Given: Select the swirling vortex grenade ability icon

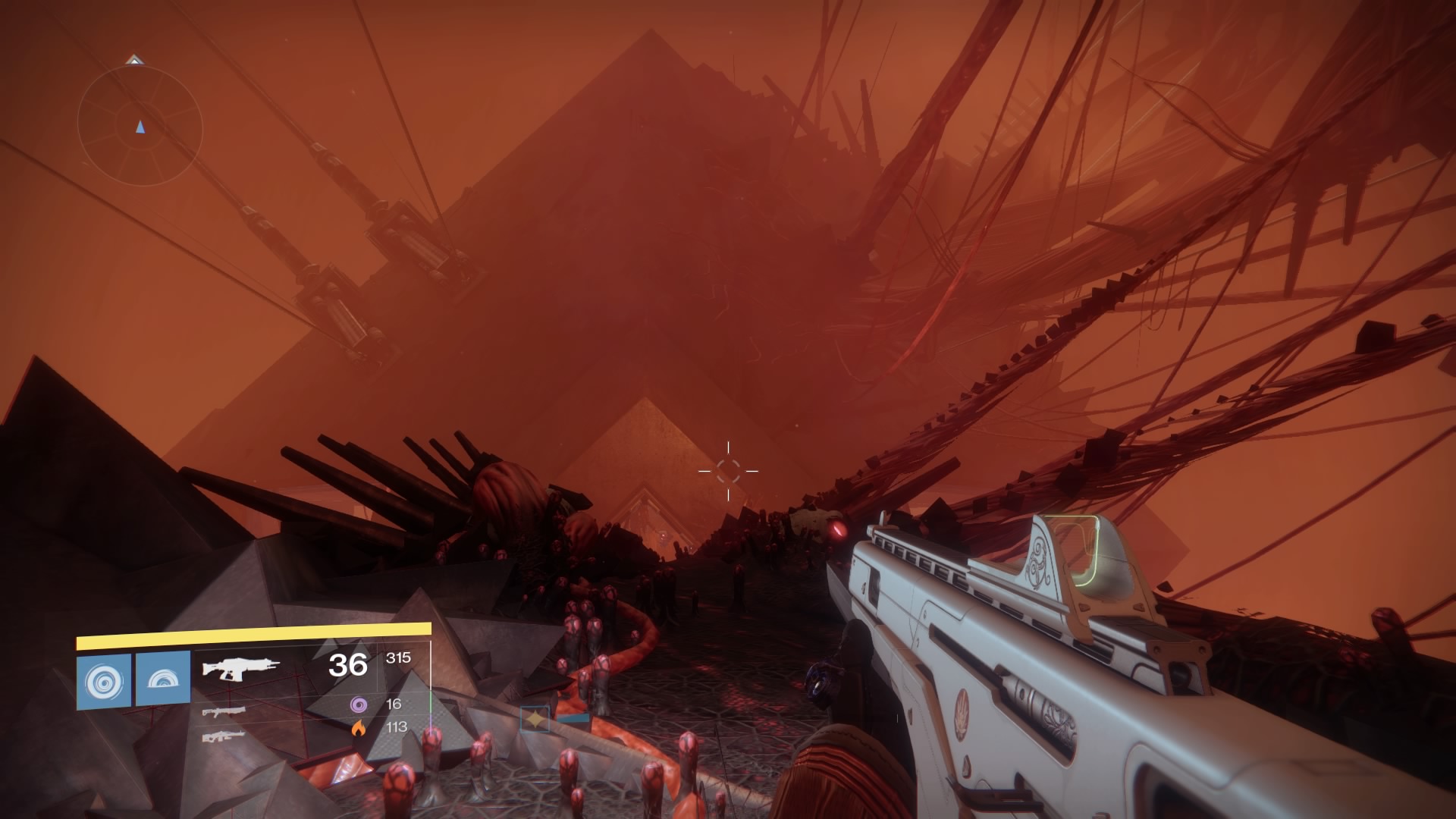Looking at the screenshot, I should pyautogui.click(x=103, y=681).
